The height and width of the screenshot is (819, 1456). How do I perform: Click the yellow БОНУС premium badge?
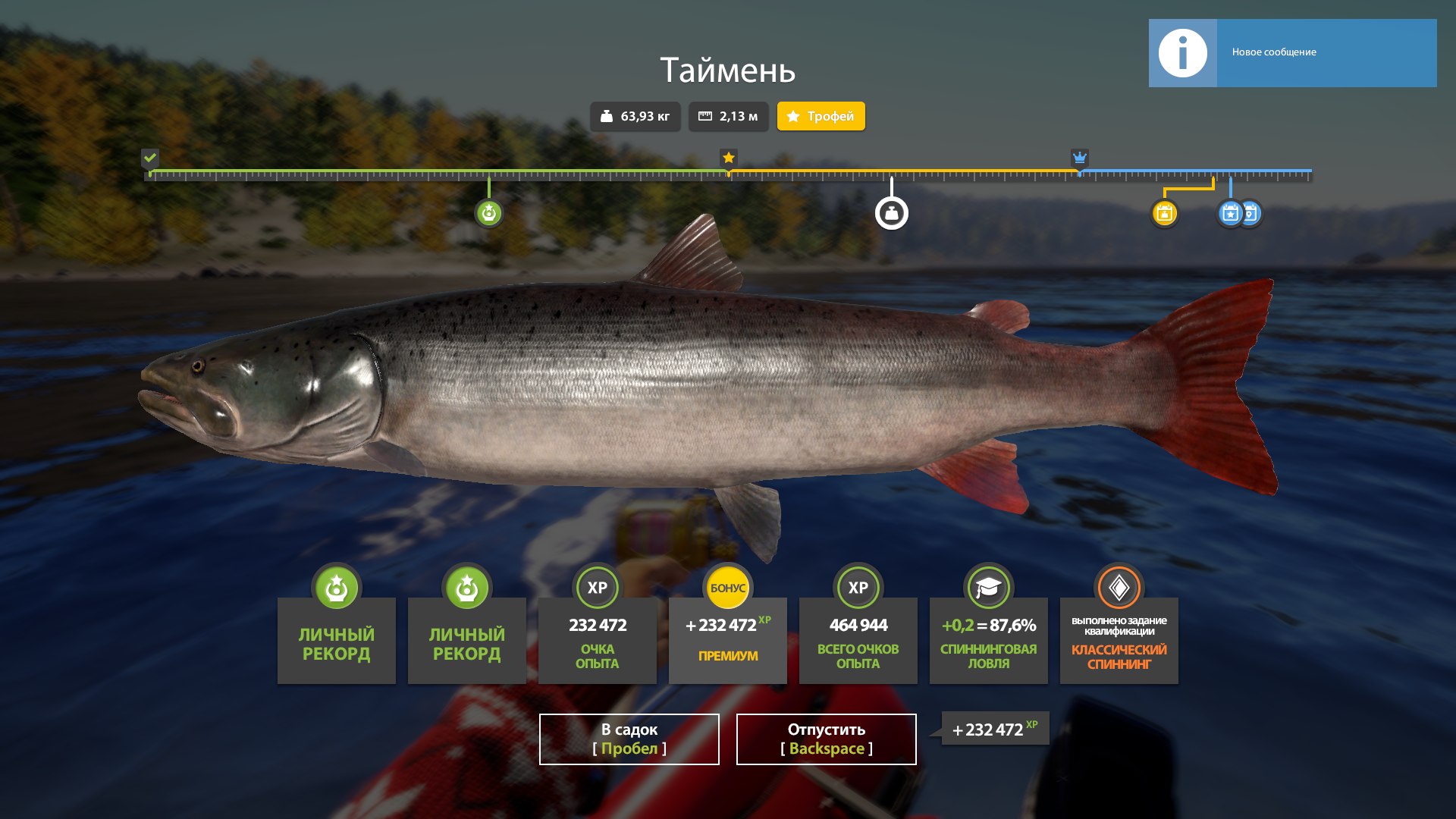(x=727, y=588)
